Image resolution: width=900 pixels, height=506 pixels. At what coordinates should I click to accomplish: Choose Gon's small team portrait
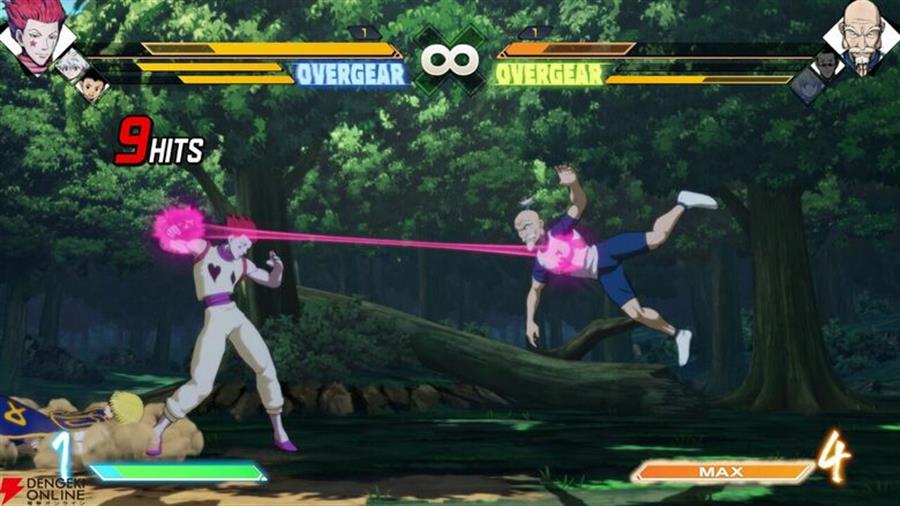tap(92, 84)
